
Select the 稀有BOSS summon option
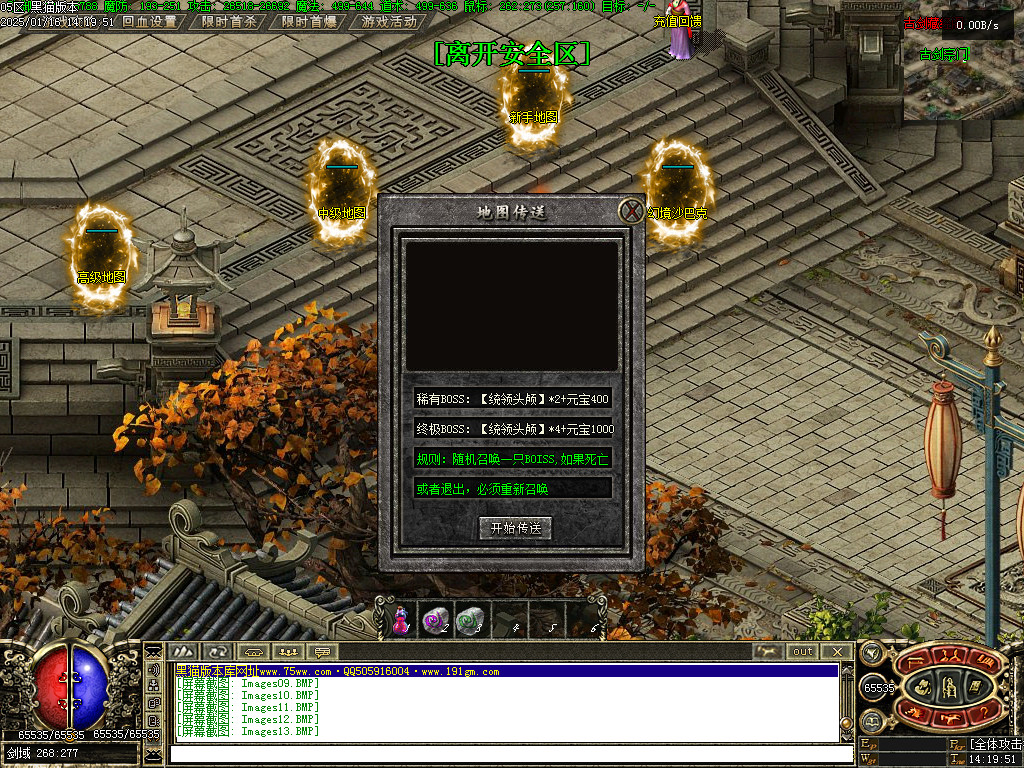[512, 399]
